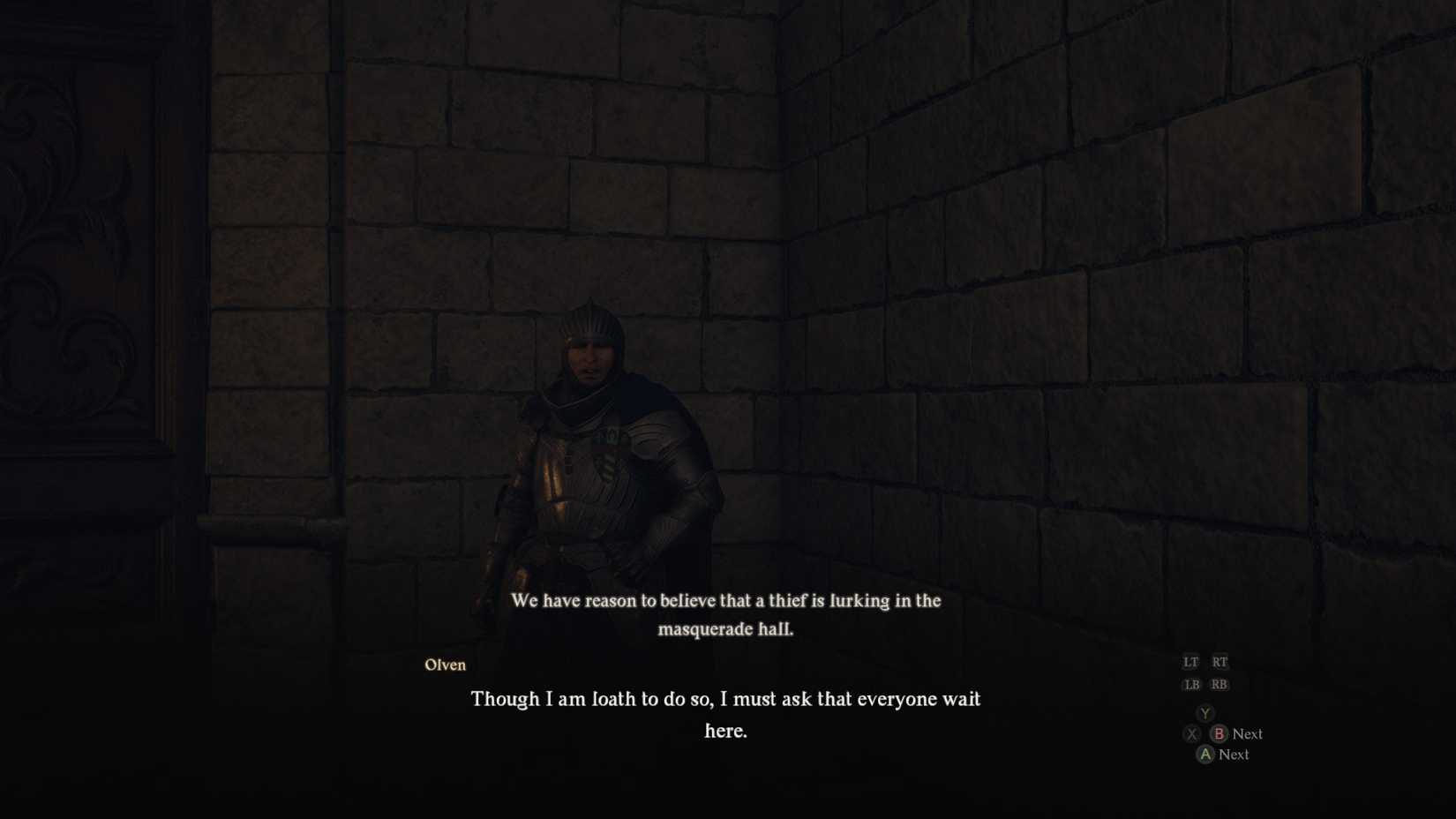Click Next beside the B button
The image size is (1456, 819).
click(1248, 733)
